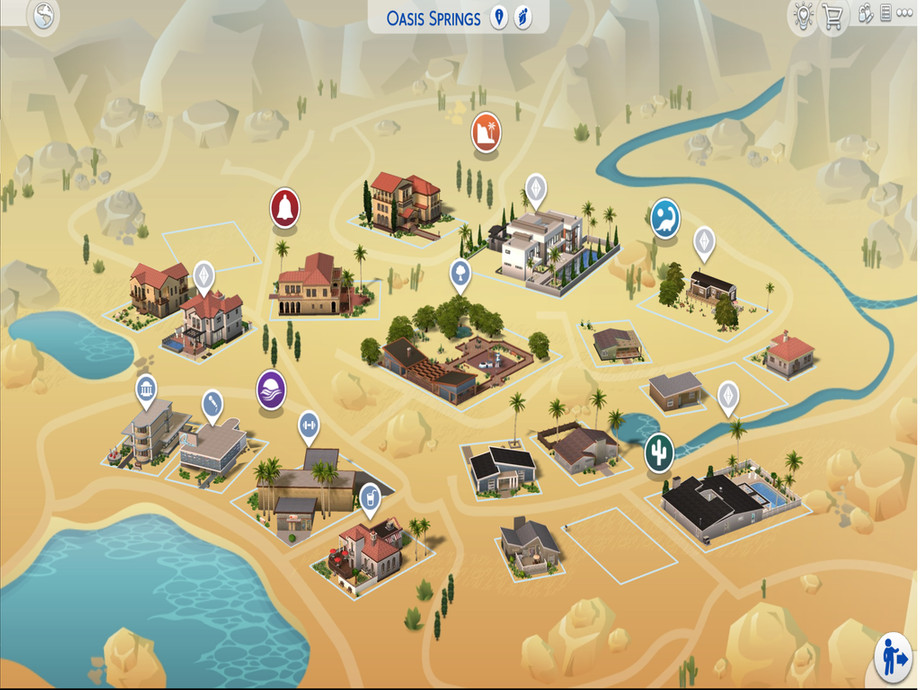Screen dimensions: 920x690
Task: Open the museum lot pin
Action: click(x=146, y=389)
